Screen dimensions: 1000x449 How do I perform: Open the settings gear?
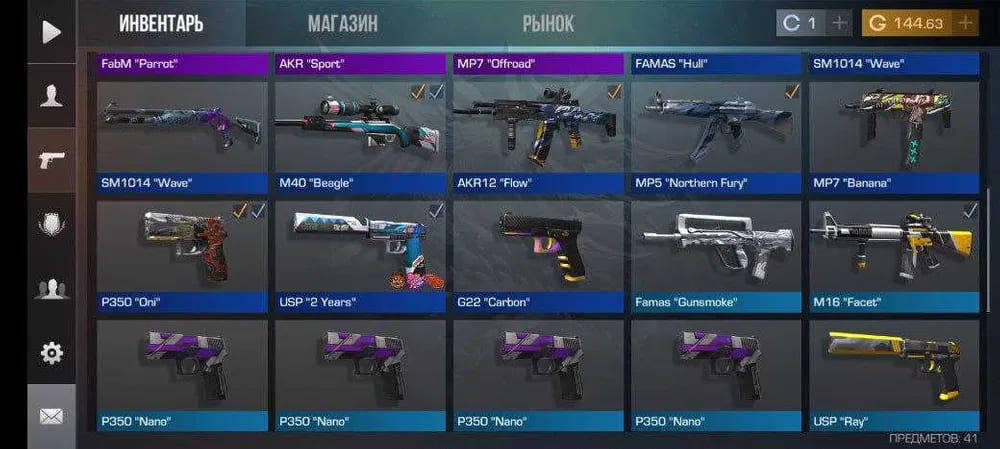pyautogui.click(x=51, y=353)
